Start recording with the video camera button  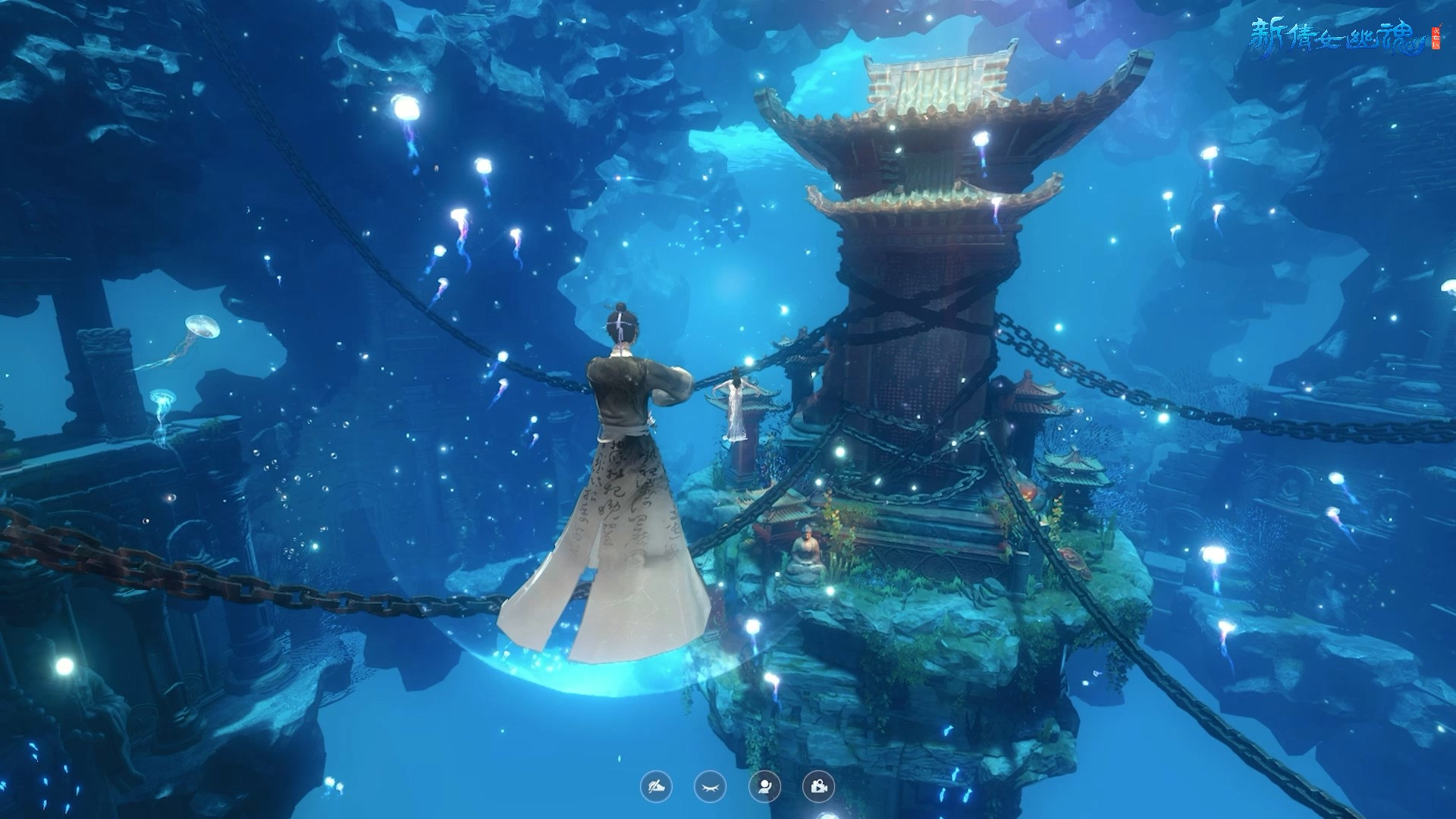point(818,787)
